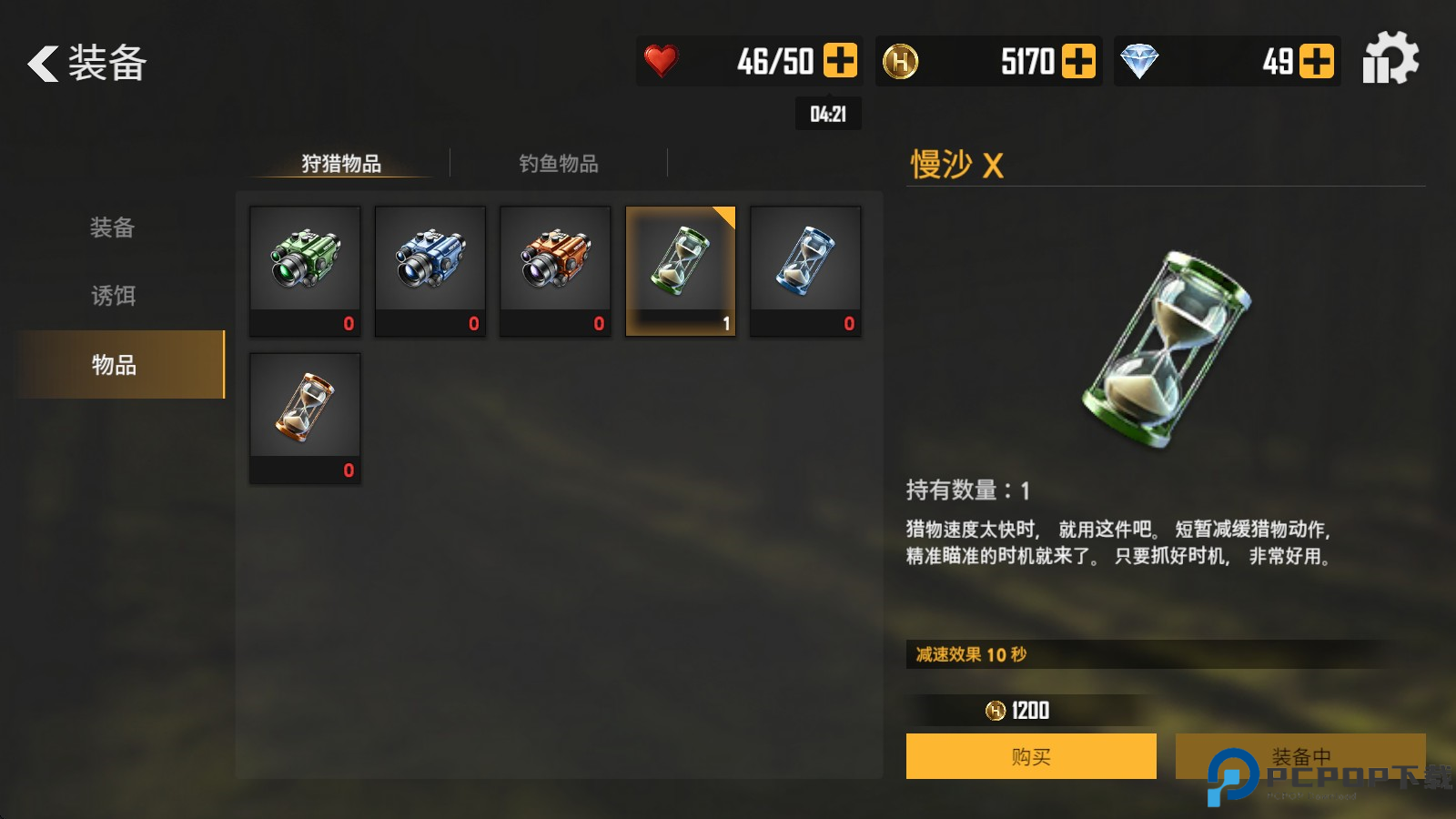Image resolution: width=1456 pixels, height=819 pixels.
Task: Select the orange night vision scope item
Action: coord(555,264)
